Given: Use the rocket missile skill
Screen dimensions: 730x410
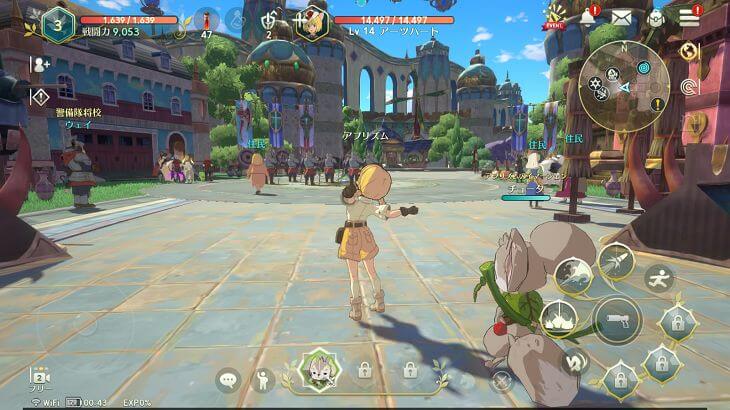Looking at the screenshot, I should point(614,262).
